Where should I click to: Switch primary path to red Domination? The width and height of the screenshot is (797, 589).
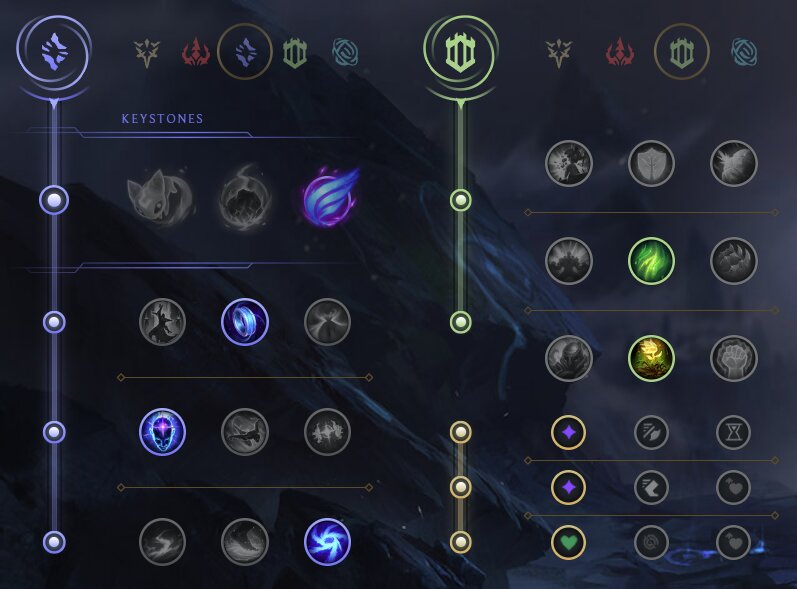tap(194, 51)
